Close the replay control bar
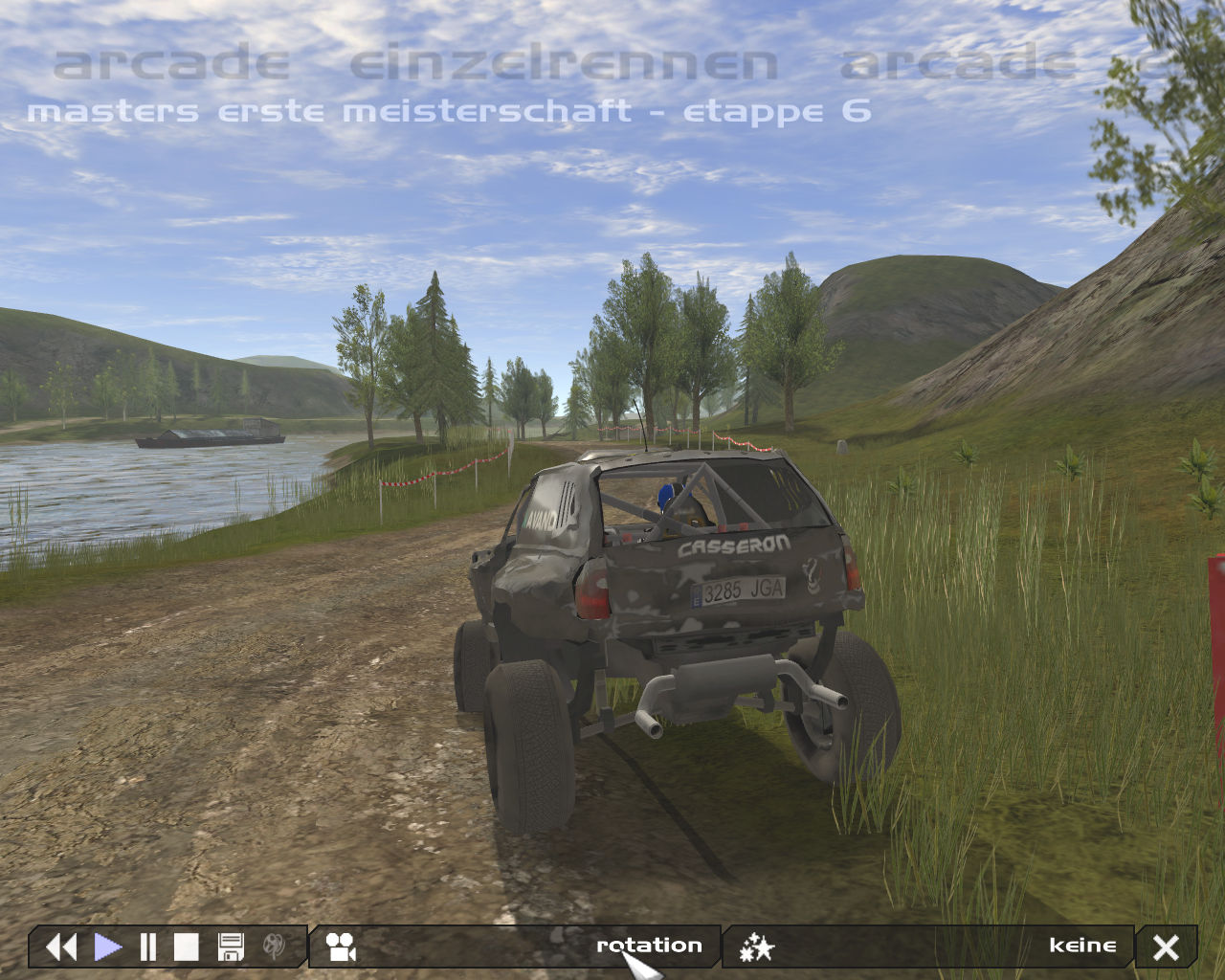1225x980 pixels. click(x=1166, y=947)
